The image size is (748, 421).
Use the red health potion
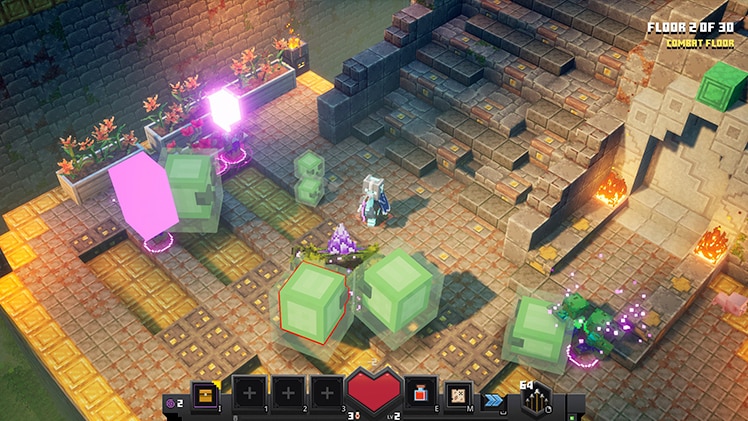coord(423,394)
